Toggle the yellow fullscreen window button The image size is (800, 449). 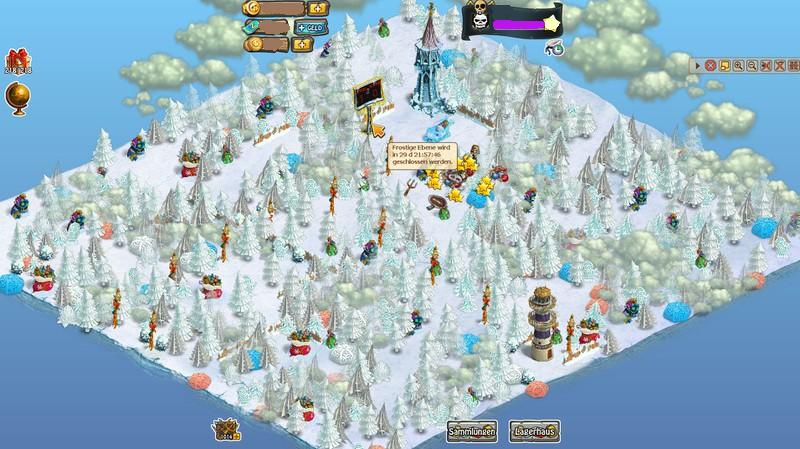pyautogui.click(x=725, y=66)
